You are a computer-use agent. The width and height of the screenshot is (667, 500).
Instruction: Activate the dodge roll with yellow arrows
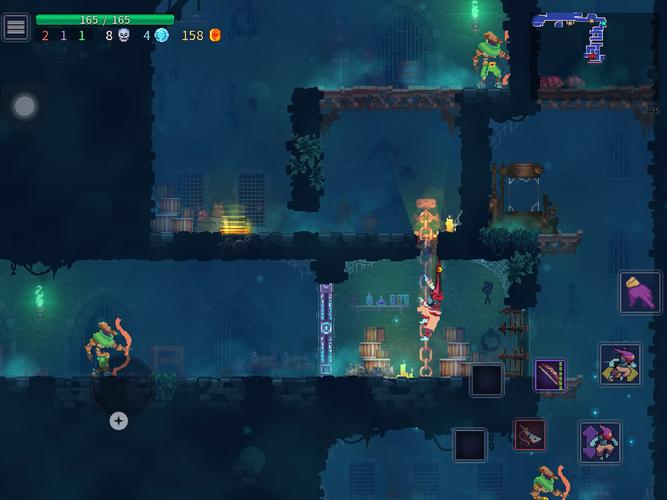(620, 364)
